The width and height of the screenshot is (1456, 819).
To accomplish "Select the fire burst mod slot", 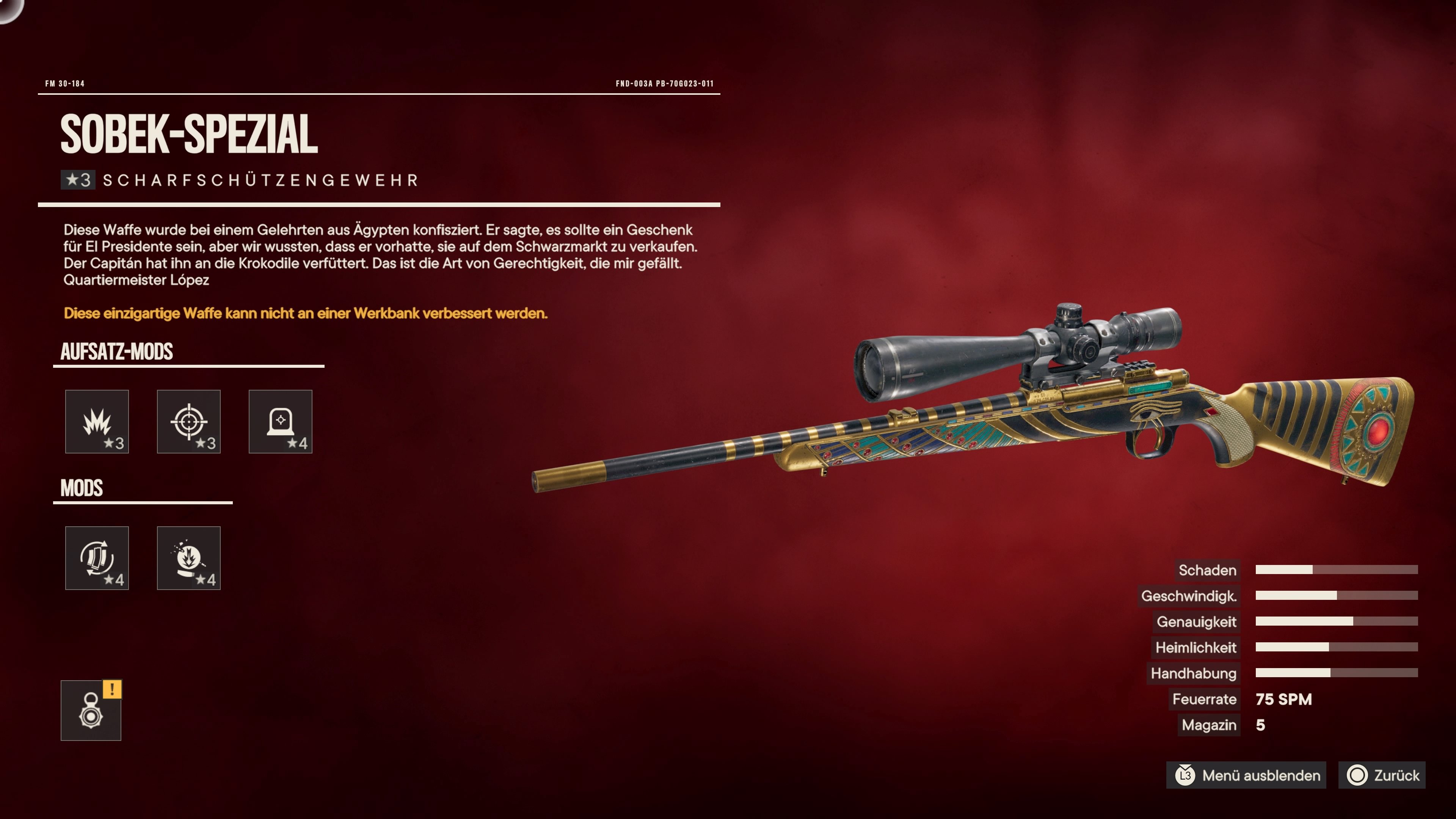I will point(188,558).
